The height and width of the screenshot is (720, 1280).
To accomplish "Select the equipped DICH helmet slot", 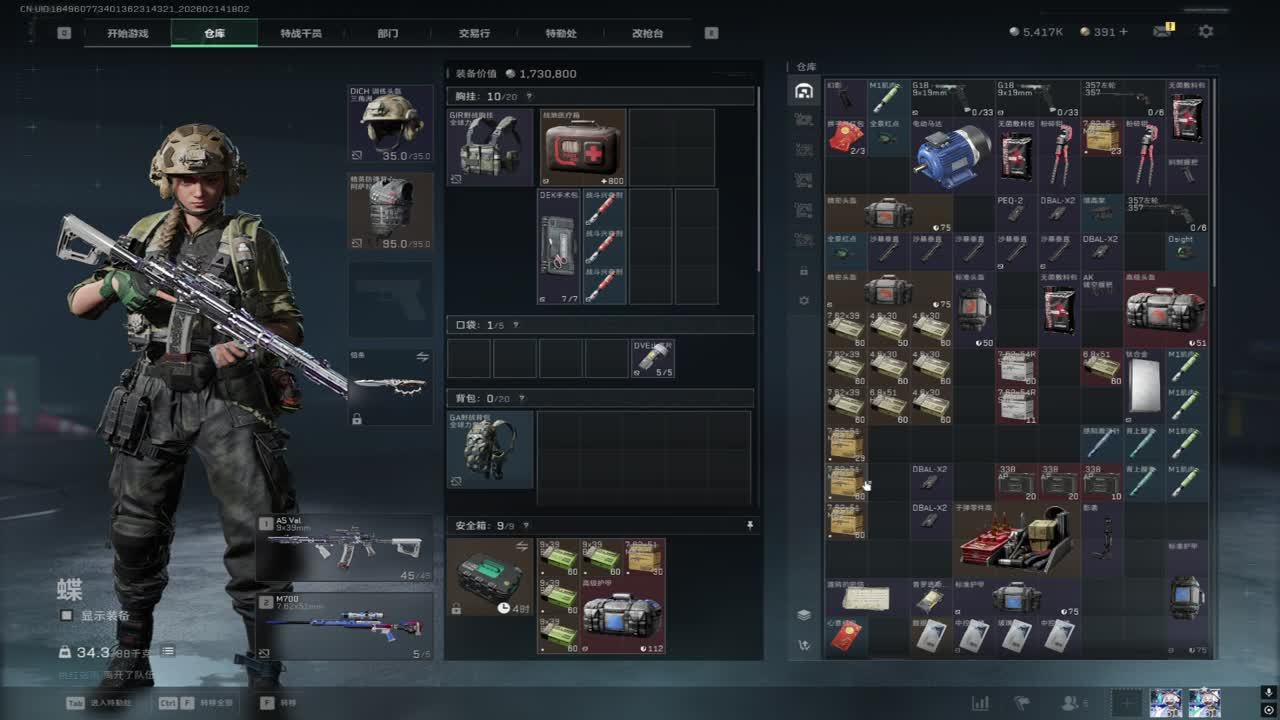I will point(390,124).
